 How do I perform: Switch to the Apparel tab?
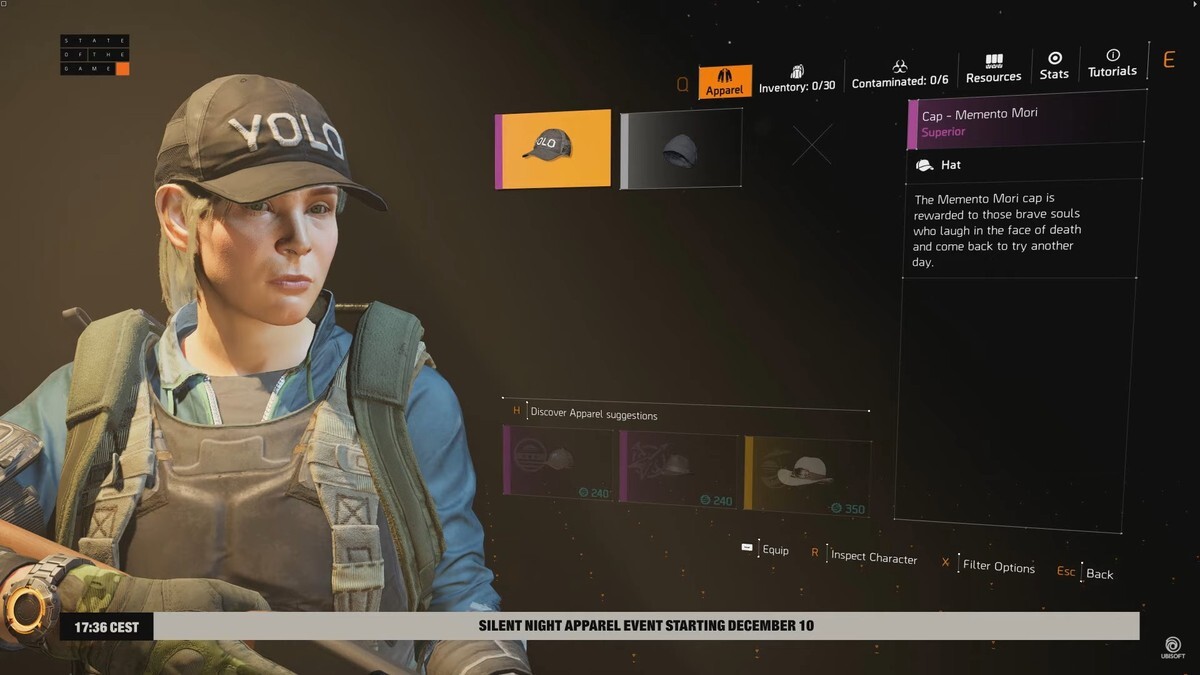(x=725, y=81)
